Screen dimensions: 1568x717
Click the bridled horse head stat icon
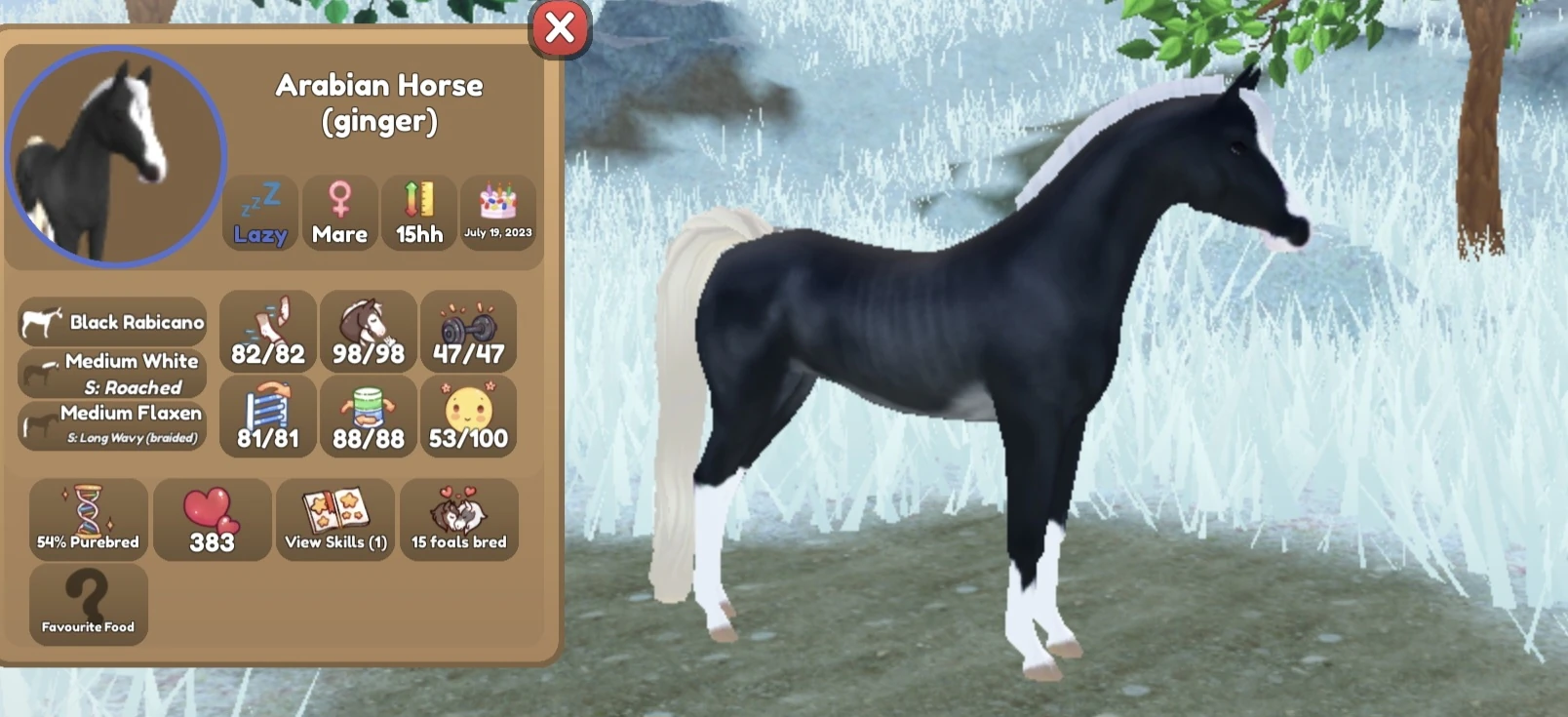click(368, 333)
